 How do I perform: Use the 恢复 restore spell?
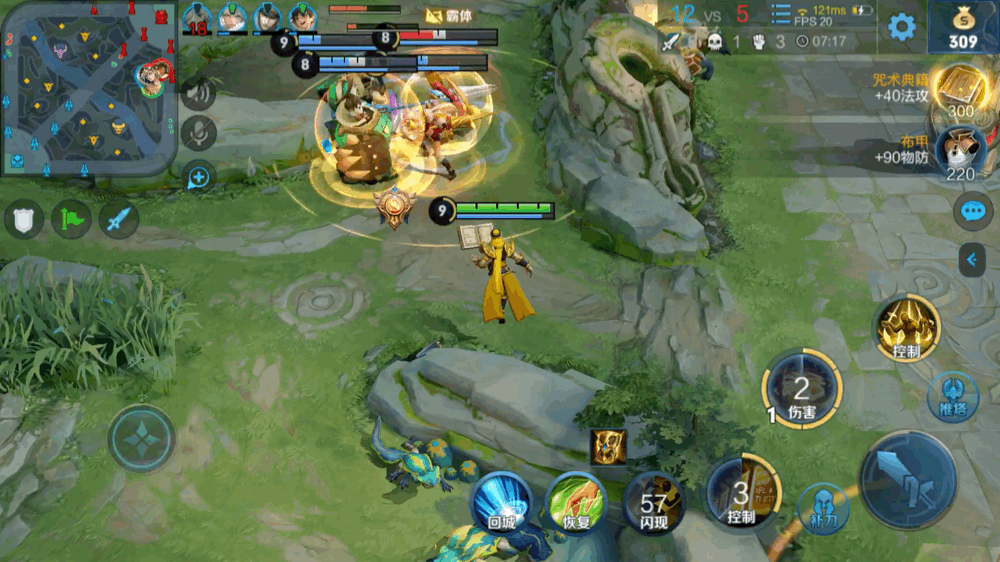tap(575, 502)
